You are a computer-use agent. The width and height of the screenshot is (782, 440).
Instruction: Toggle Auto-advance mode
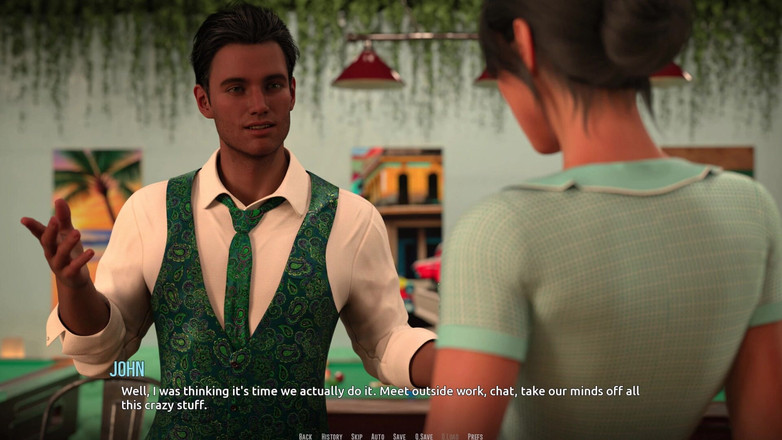point(378,436)
